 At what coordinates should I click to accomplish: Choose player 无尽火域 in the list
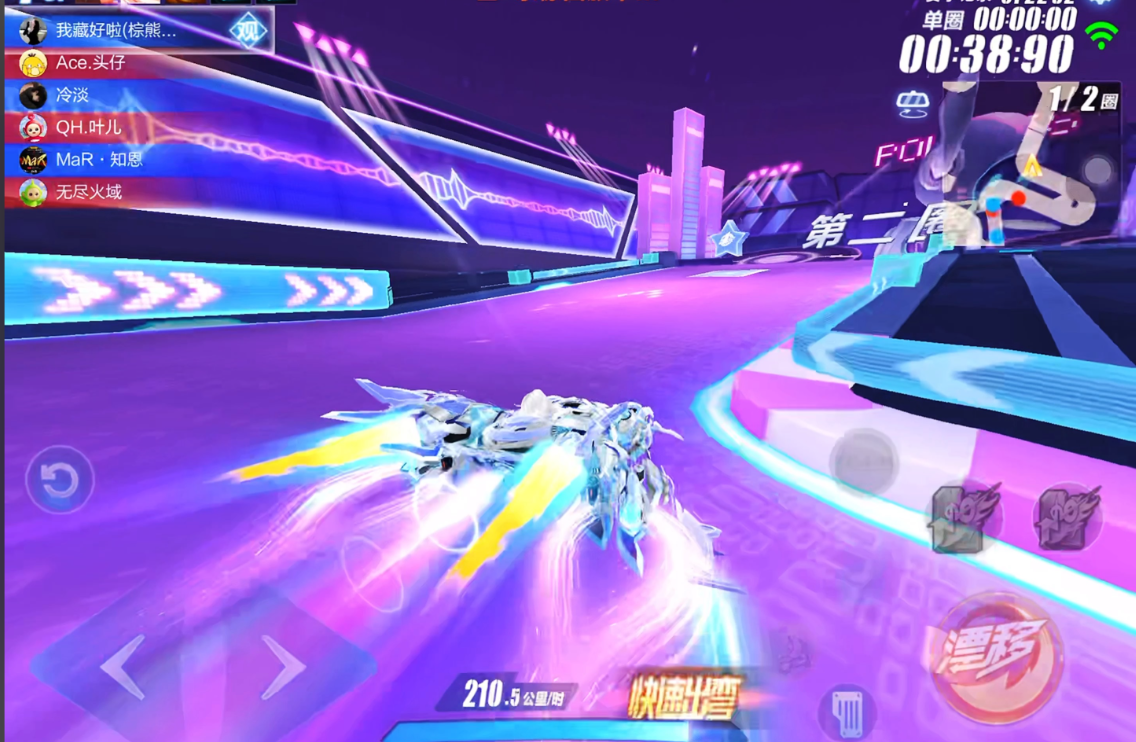coord(88,191)
